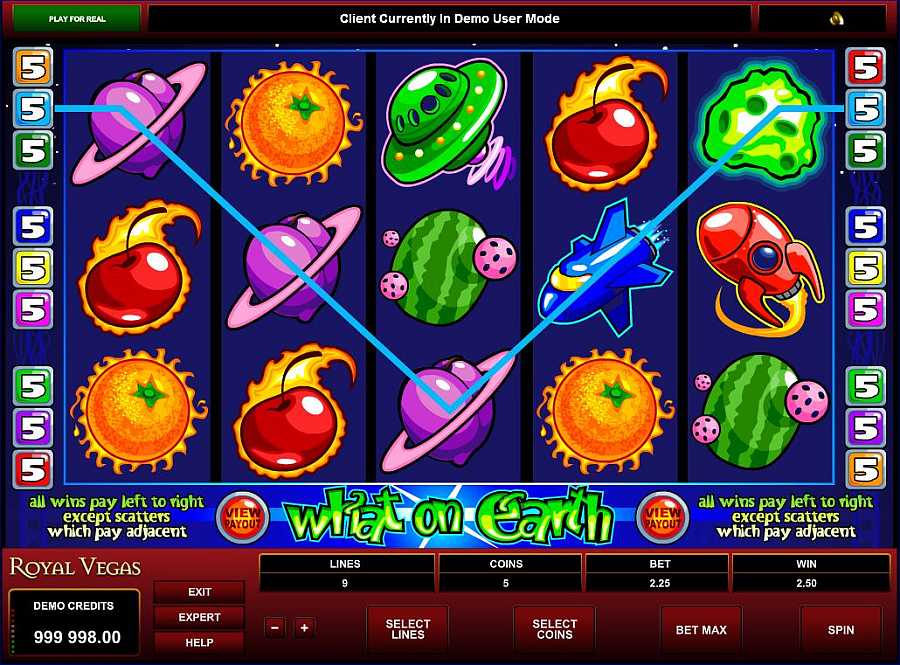This screenshot has width=900, height=665.
Task: Click the Select Lines button
Action: click(x=407, y=630)
